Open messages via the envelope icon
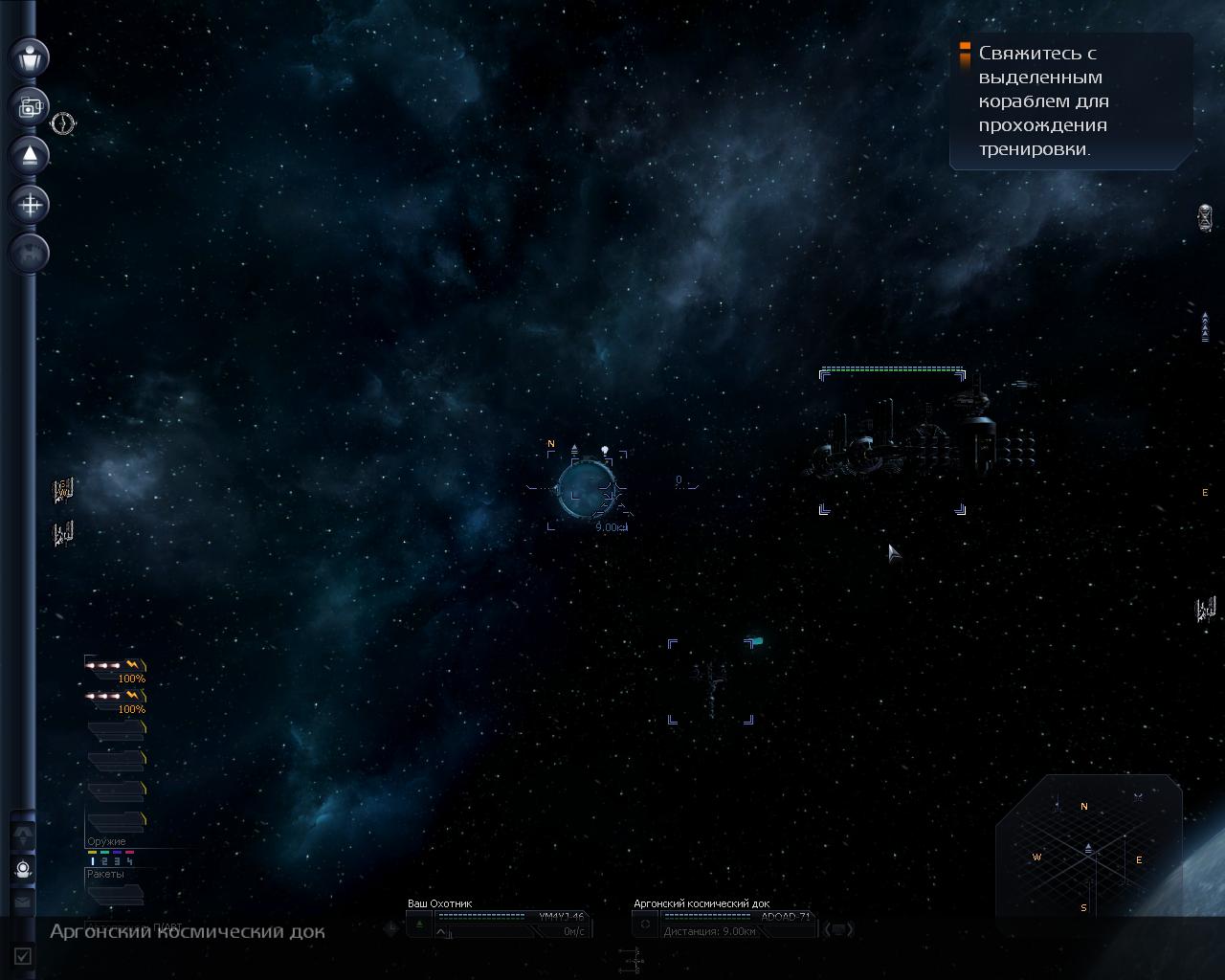The height and width of the screenshot is (980, 1225). click(23, 902)
